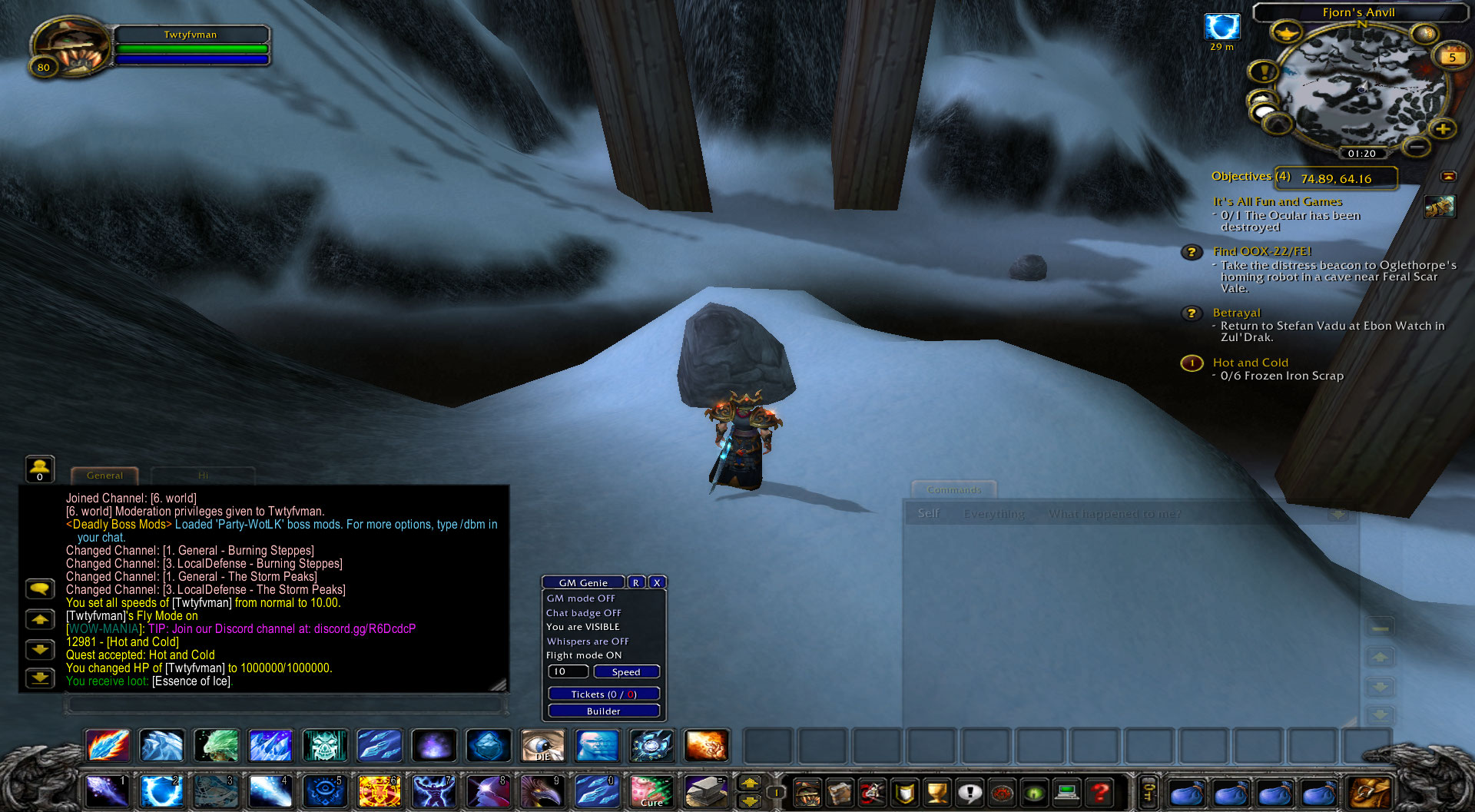1475x812 pixels.
Task: Turn off Flight mode in GM Genie
Action: coord(585,655)
